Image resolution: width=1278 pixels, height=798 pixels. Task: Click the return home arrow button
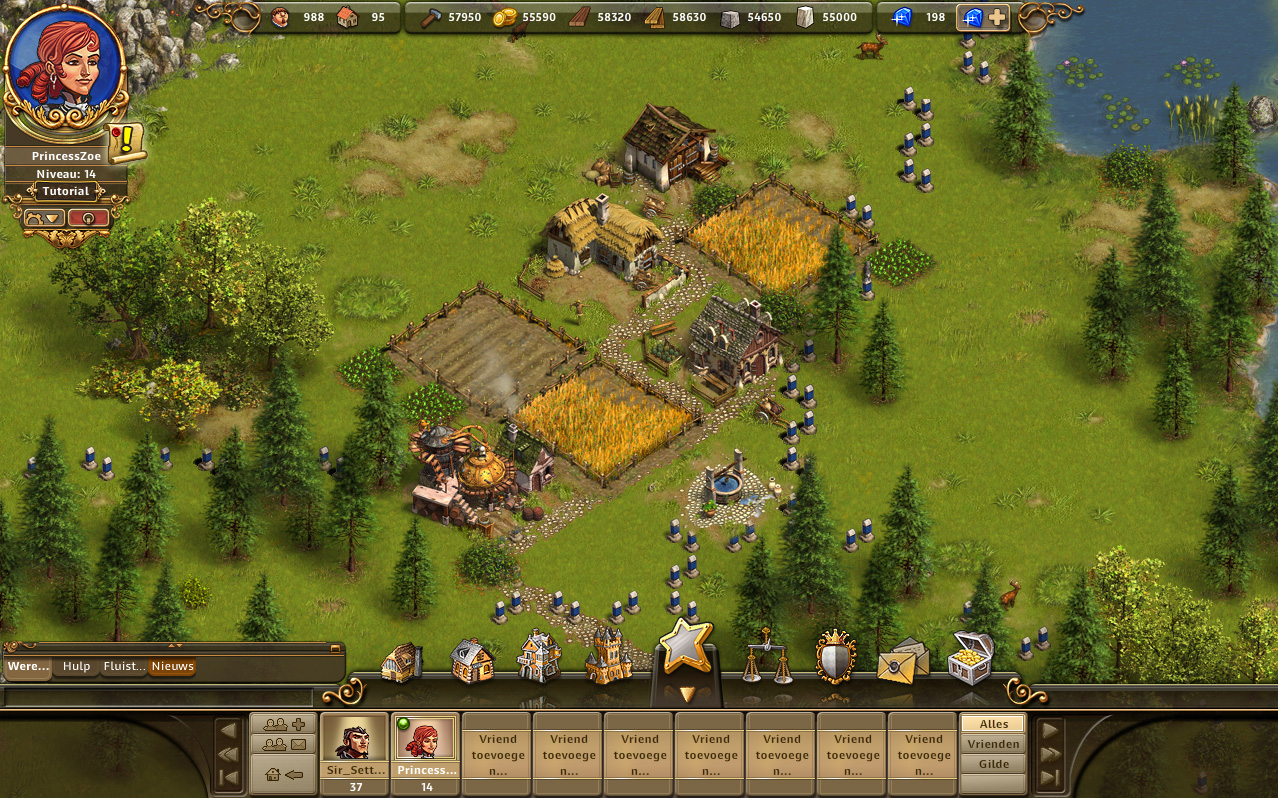point(284,773)
